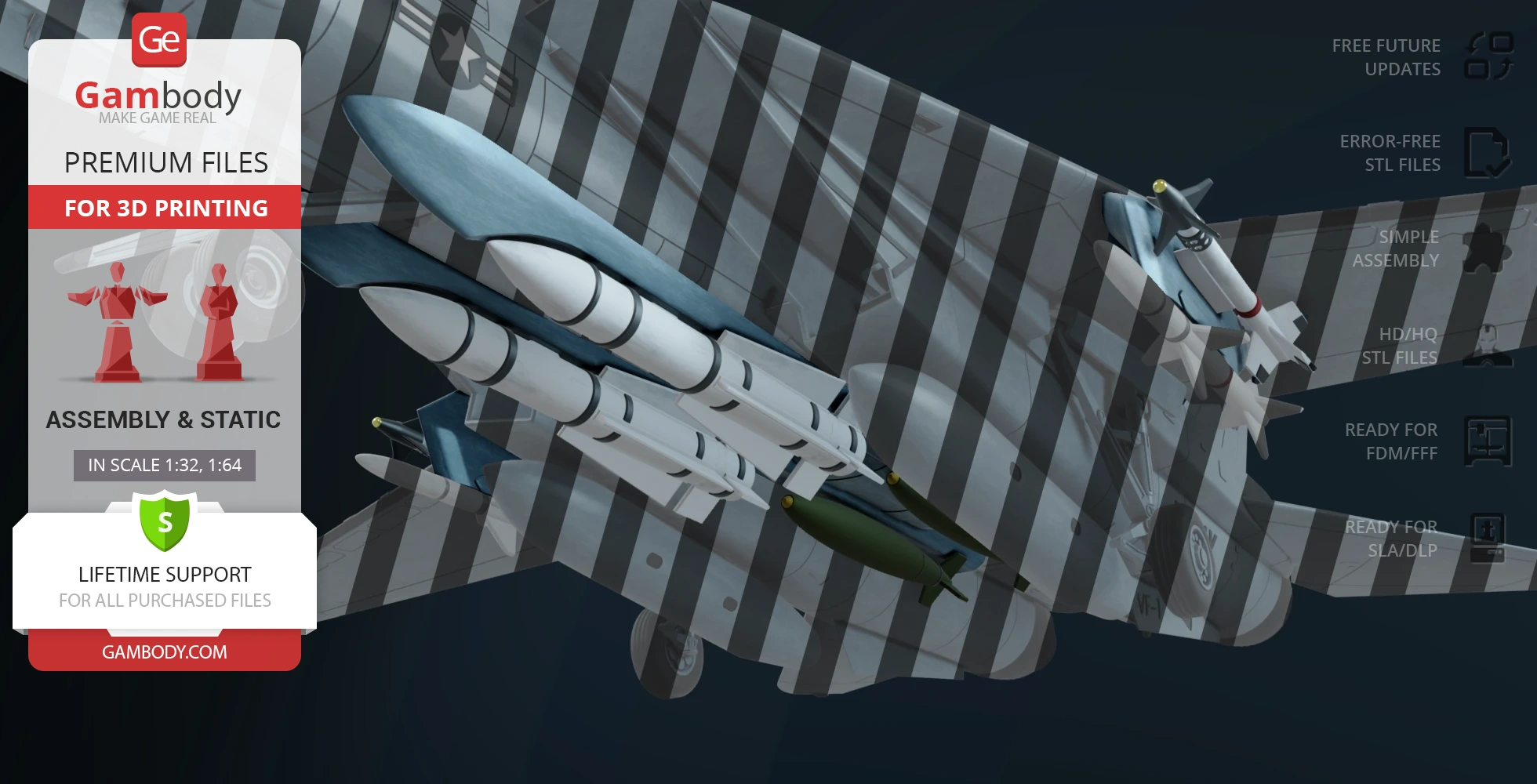Select the Simple Assembly puzzle icon
1537x784 pixels.
tap(1484, 249)
